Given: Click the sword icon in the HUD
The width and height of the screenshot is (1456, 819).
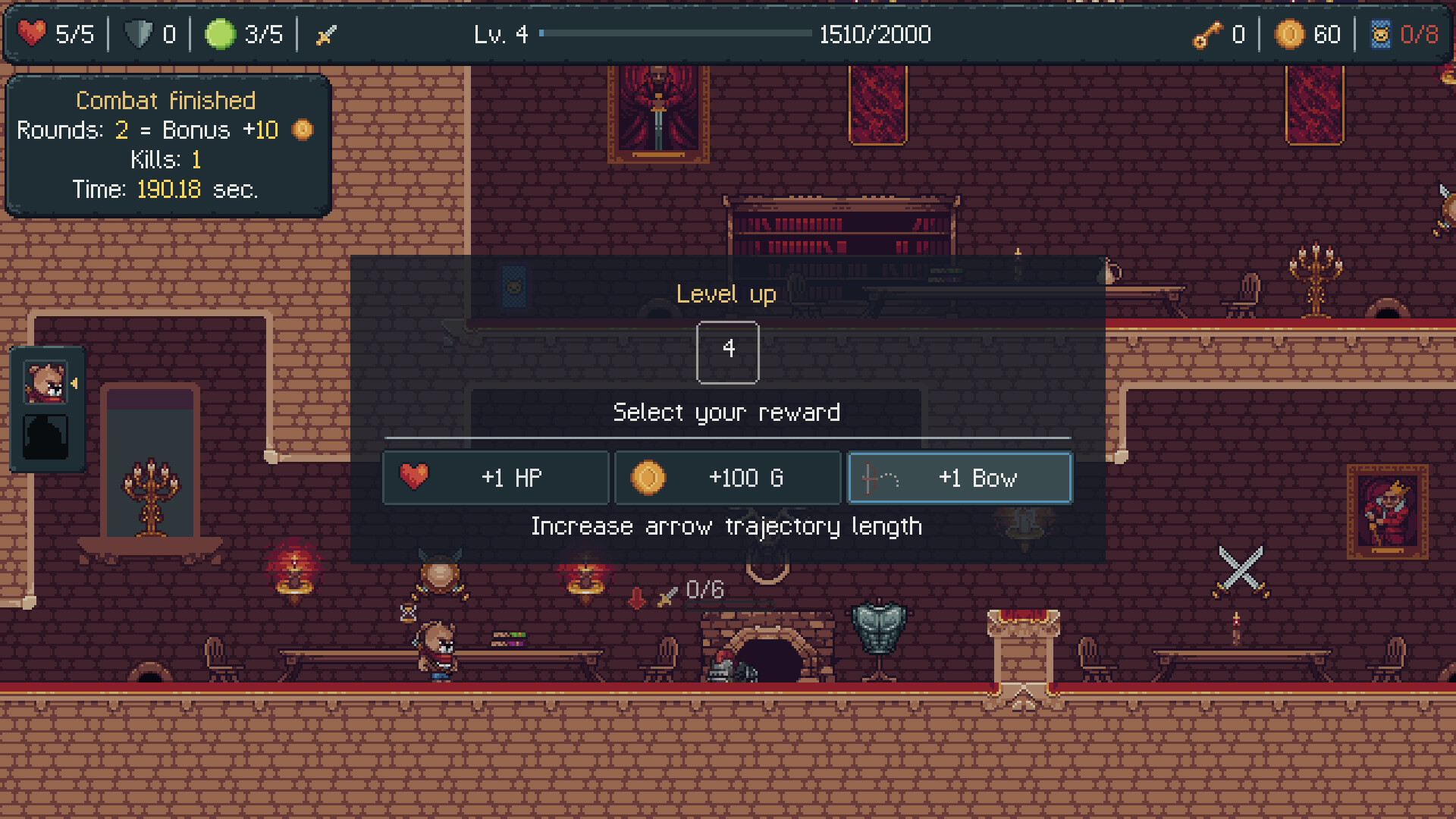Looking at the screenshot, I should point(325,33).
